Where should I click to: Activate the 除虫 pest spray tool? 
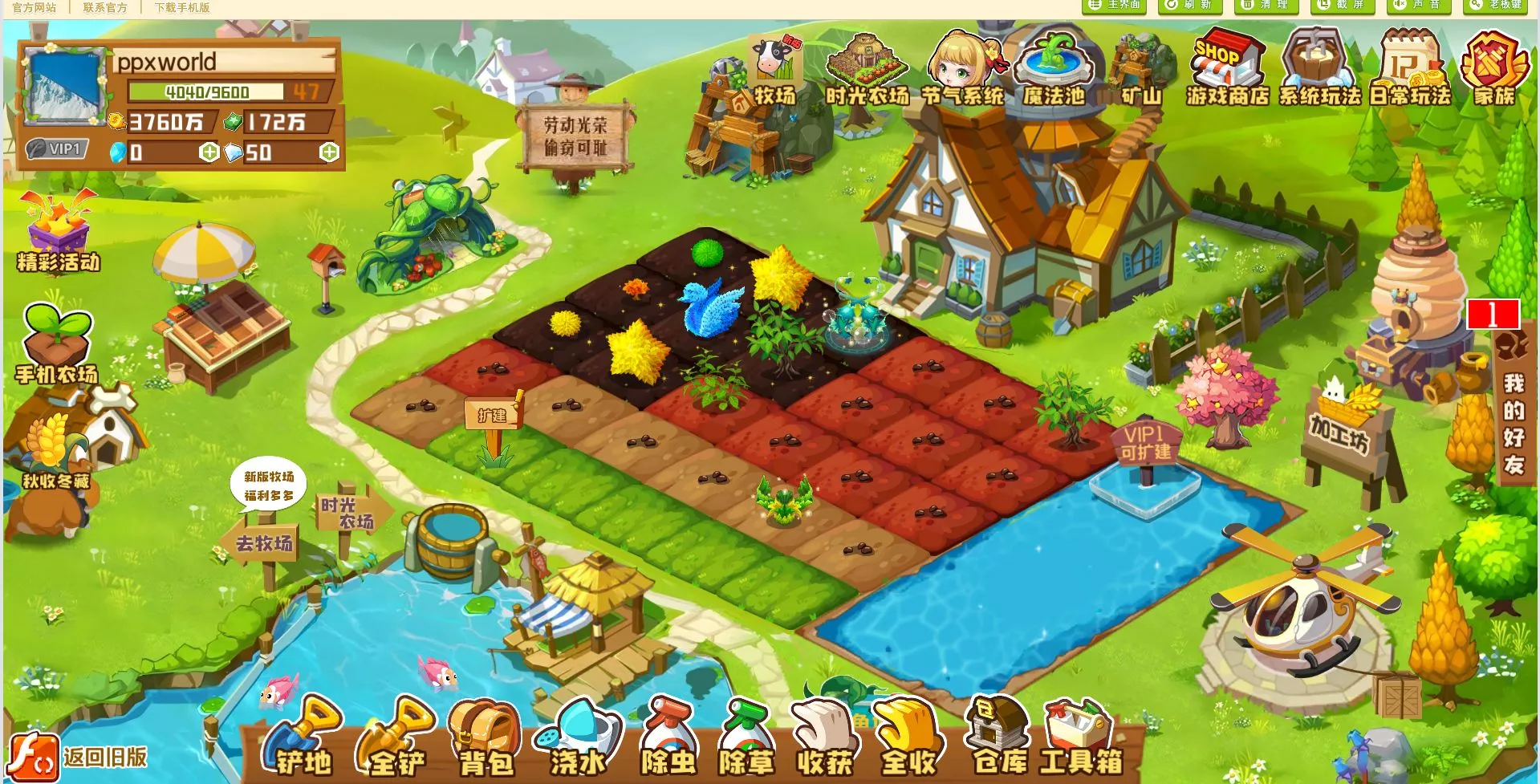(668, 738)
